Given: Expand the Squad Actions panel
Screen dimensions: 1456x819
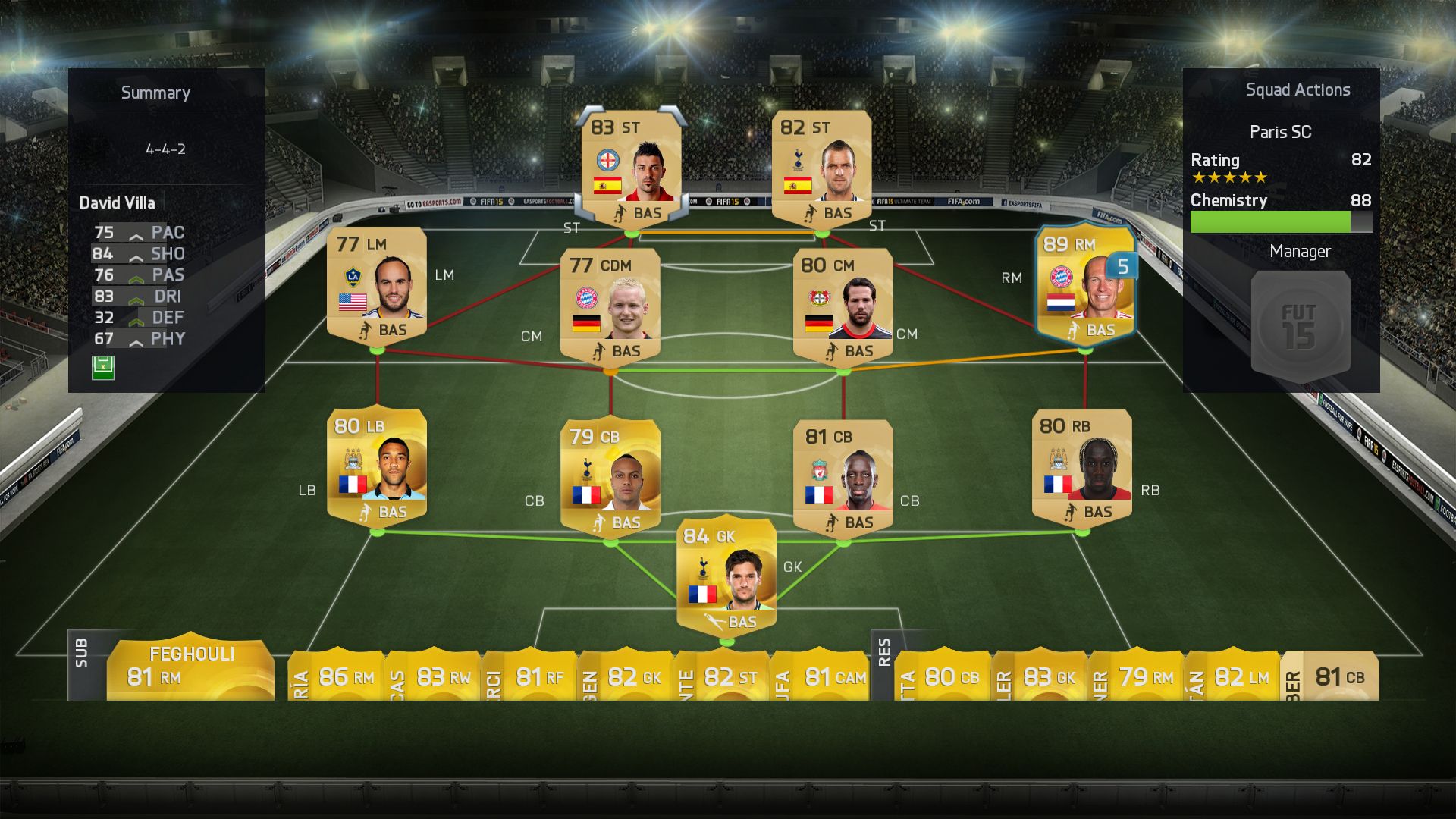Looking at the screenshot, I should [x=1296, y=89].
